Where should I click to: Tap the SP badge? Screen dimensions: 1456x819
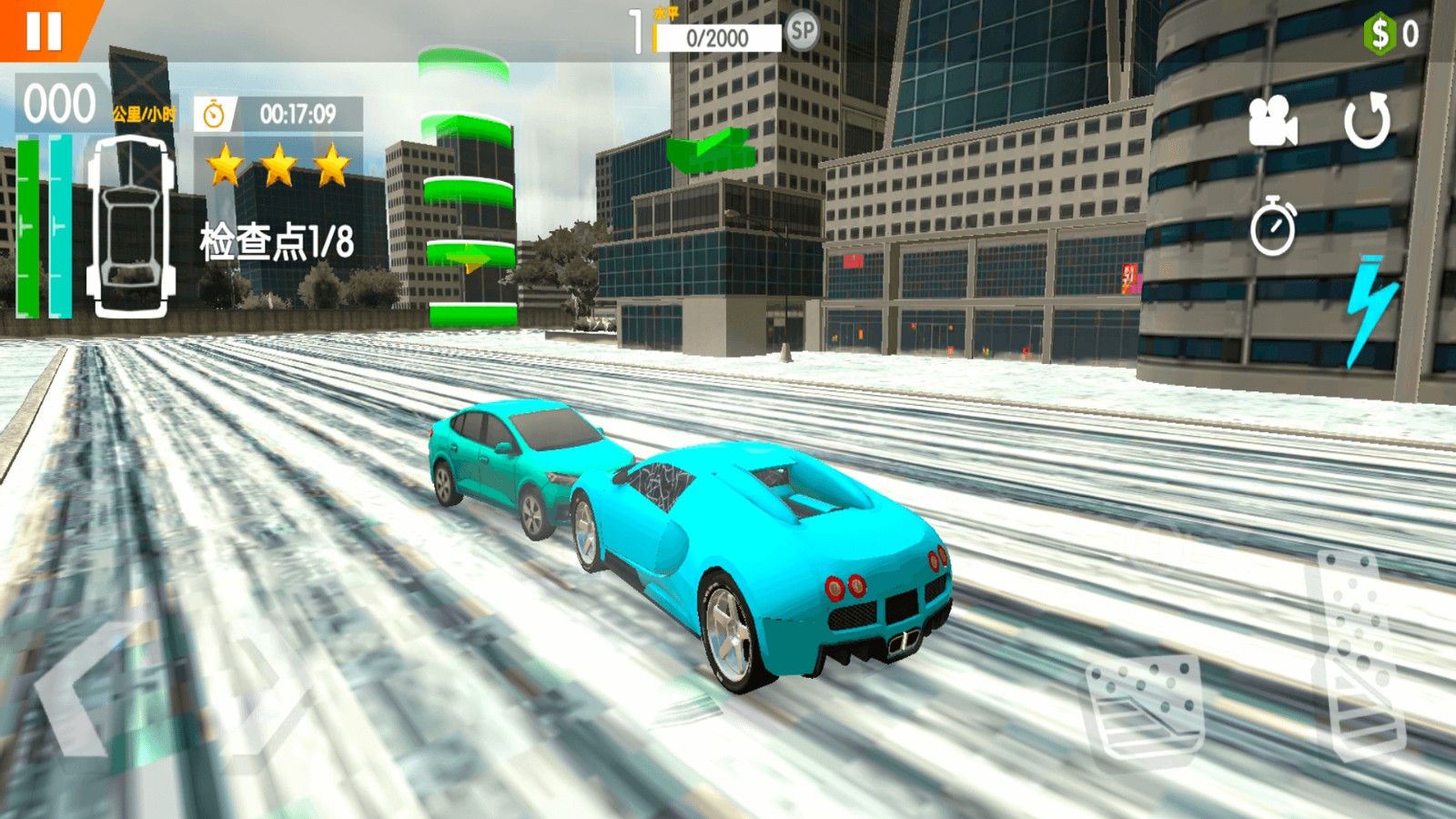[x=802, y=32]
